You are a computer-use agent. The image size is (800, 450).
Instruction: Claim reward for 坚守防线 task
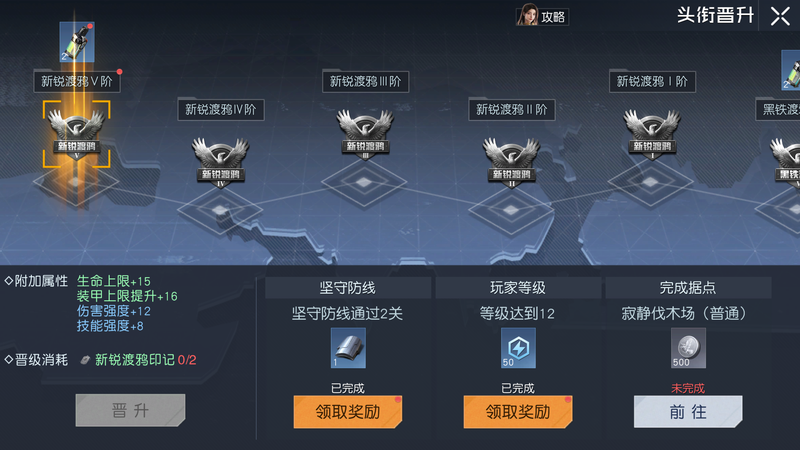click(347, 411)
